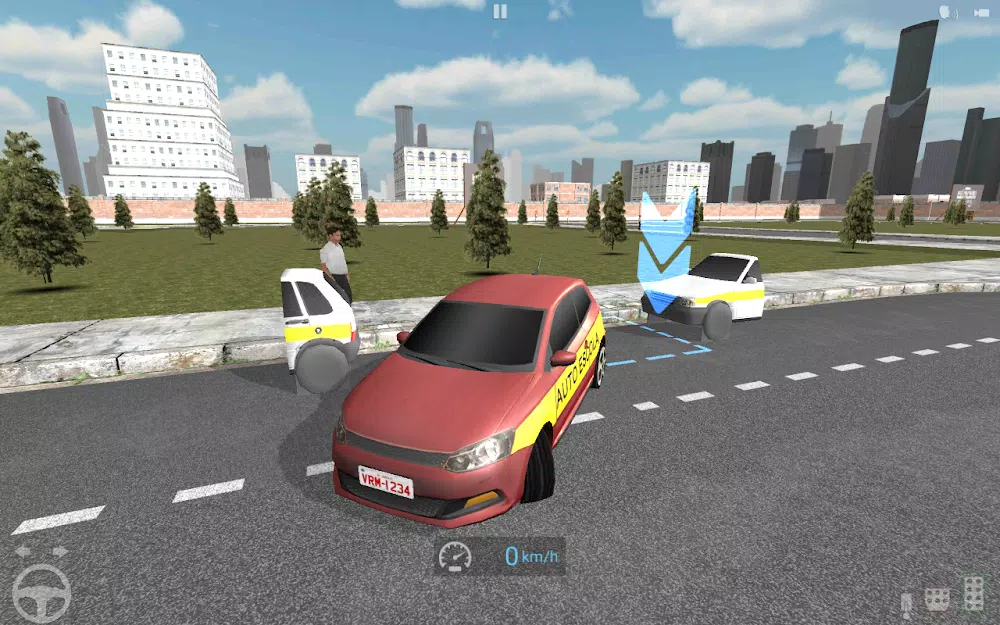Switch view with the camera icon
Viewport: 1000px width, 625px height.
[980, 12]
